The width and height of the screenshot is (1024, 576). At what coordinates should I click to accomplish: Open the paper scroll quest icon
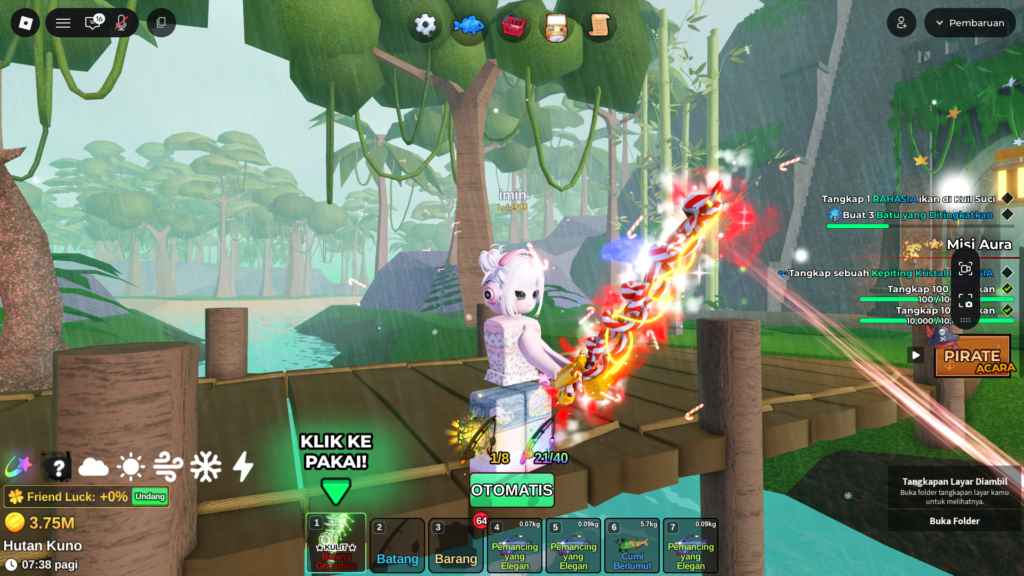[x=599, y=25]
